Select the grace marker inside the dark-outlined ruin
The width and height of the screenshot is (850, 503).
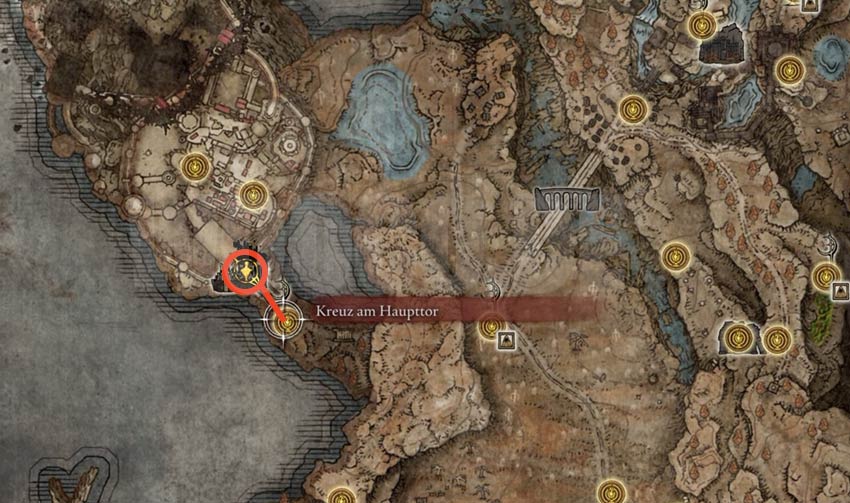[738, 338]
